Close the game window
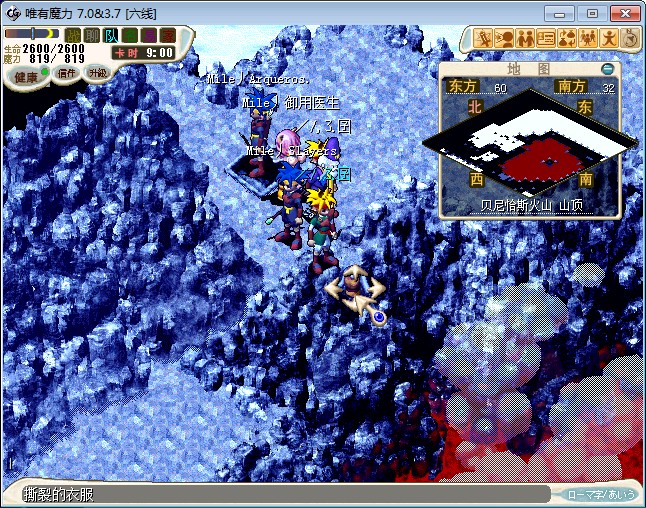The image size is (646, 508). click(x=626, y=13)
